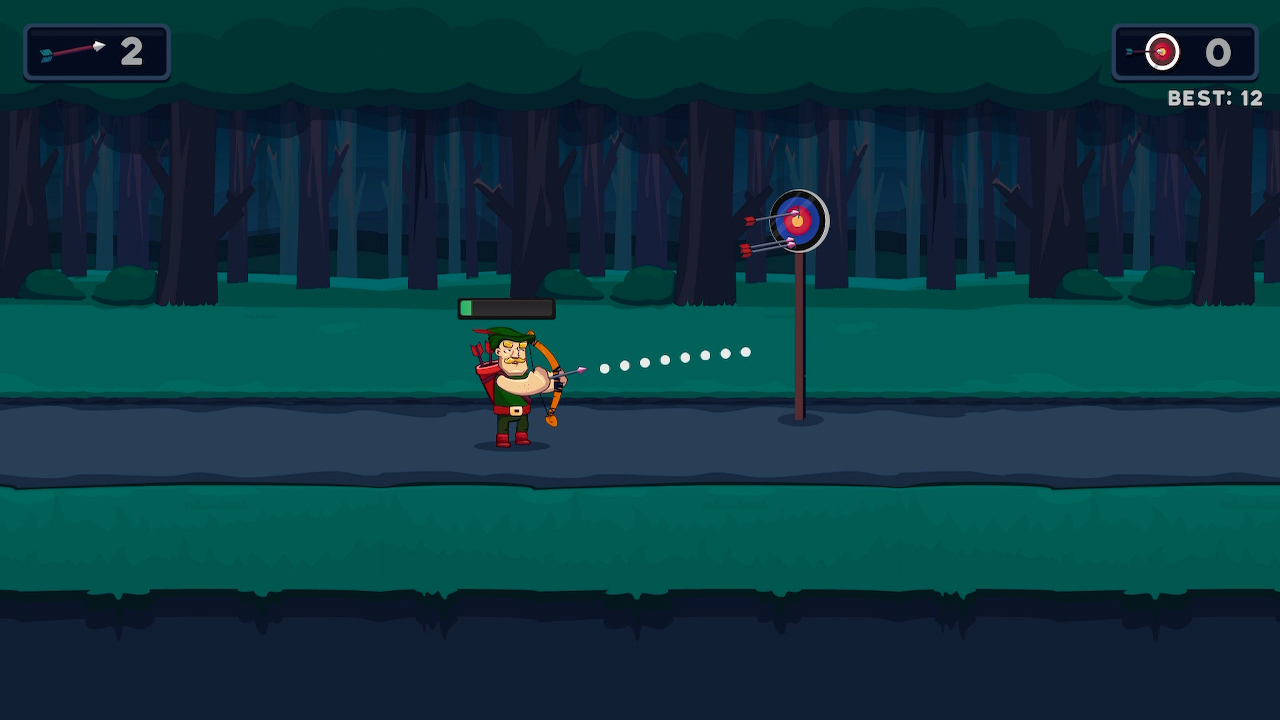Click the score value 0

[x=1218, y=53]
